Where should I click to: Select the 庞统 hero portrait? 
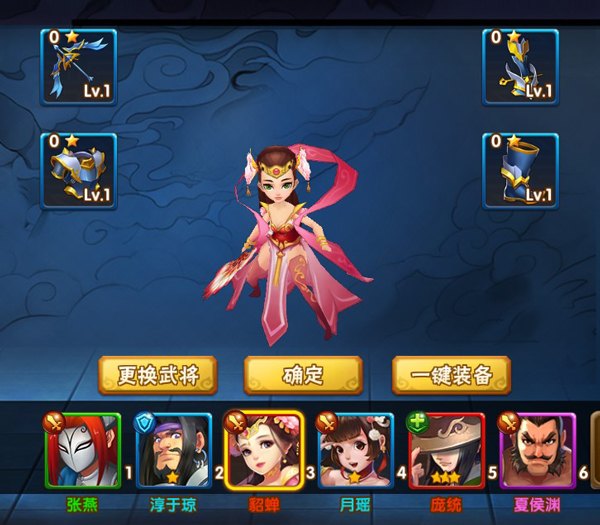446,452
